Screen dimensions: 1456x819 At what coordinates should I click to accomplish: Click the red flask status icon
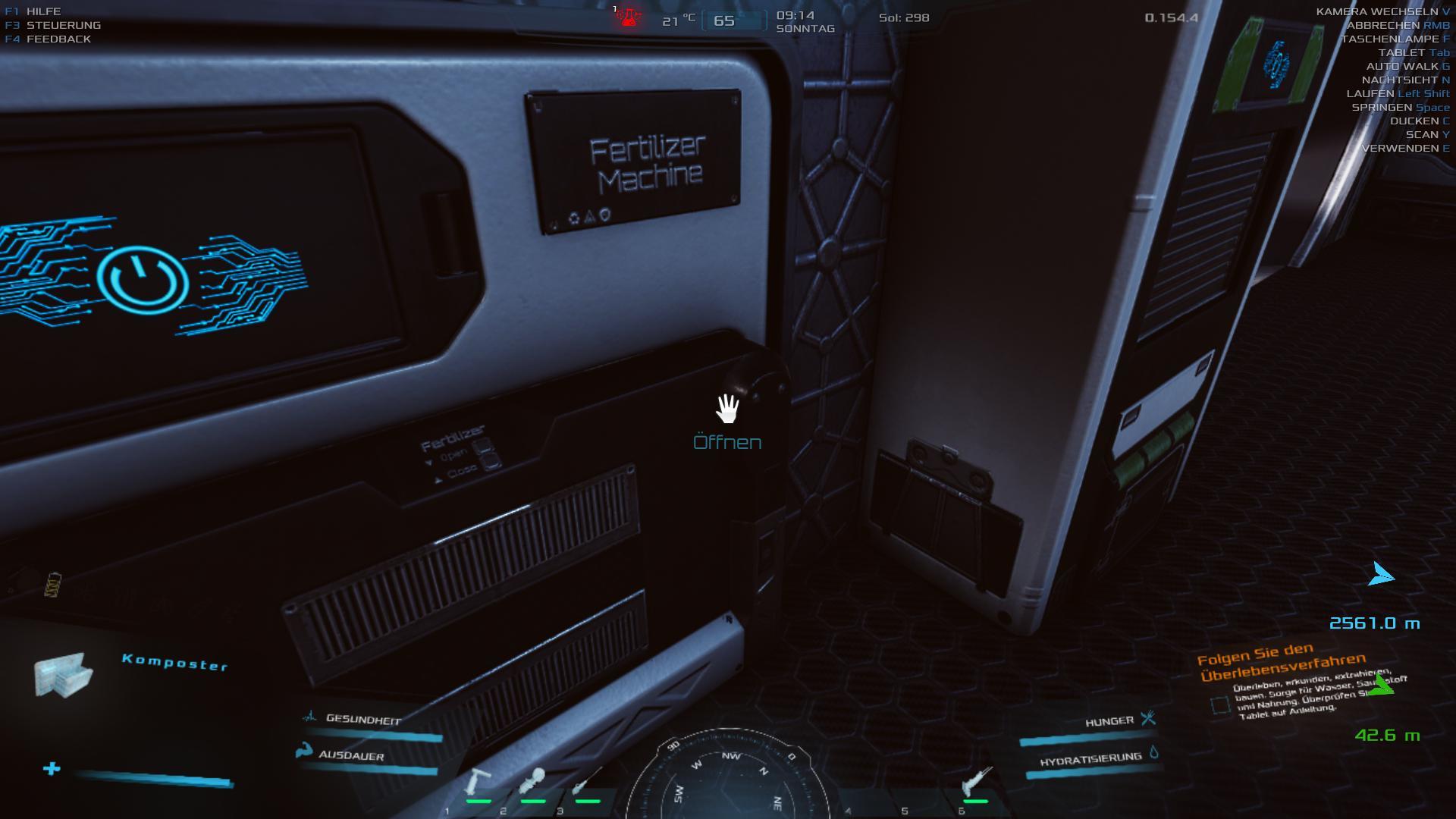click(628, 17)
